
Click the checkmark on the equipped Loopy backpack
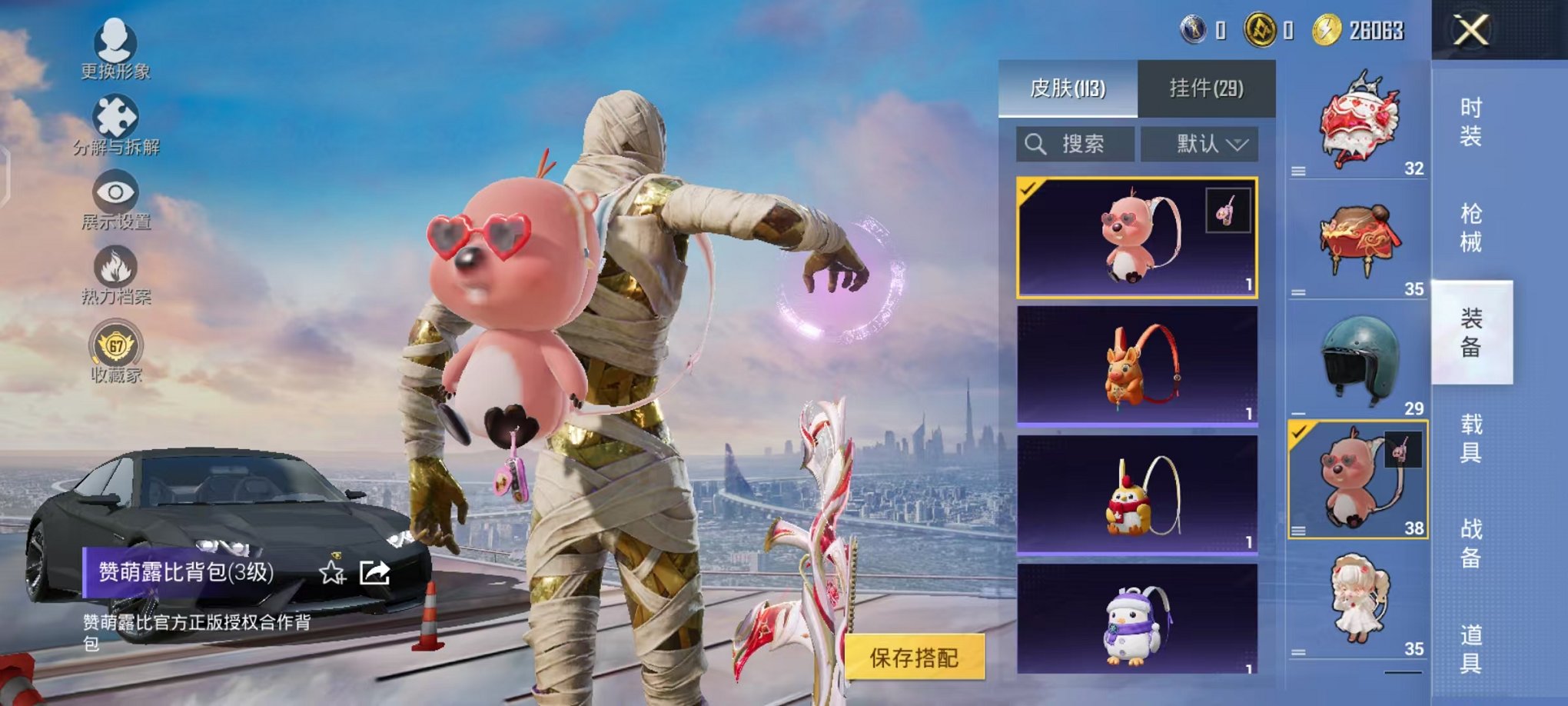[1029, 187]
